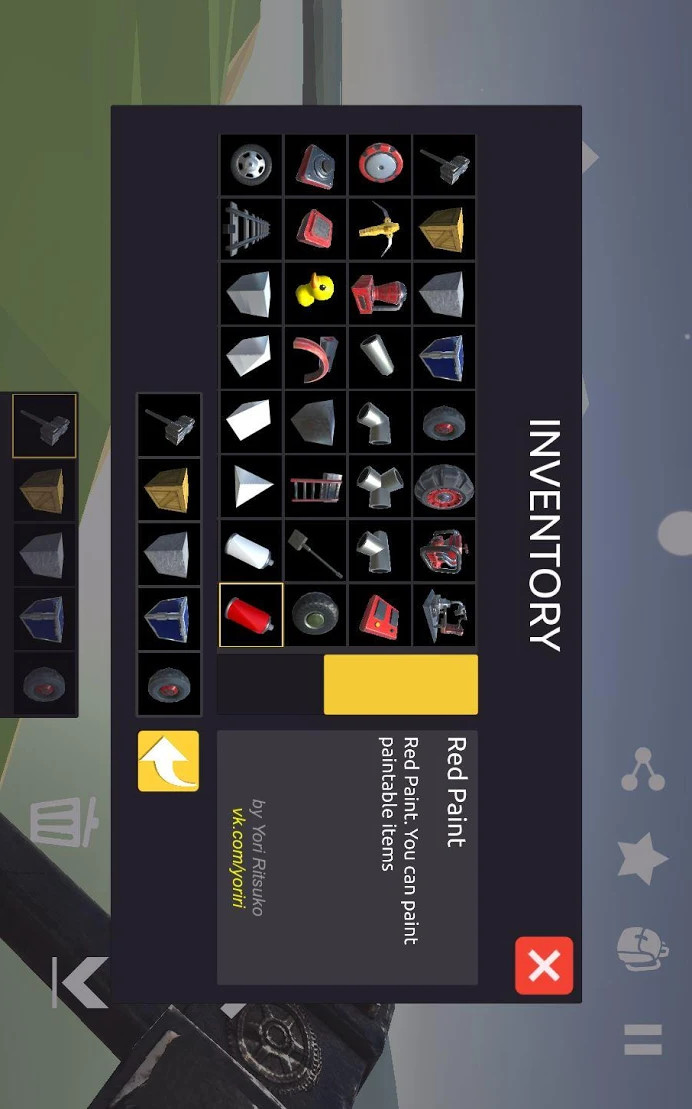Viewport: 692px width, 1109px height.
Task: Select the silver car wheel slot
Action: click(x=251, y=165)
